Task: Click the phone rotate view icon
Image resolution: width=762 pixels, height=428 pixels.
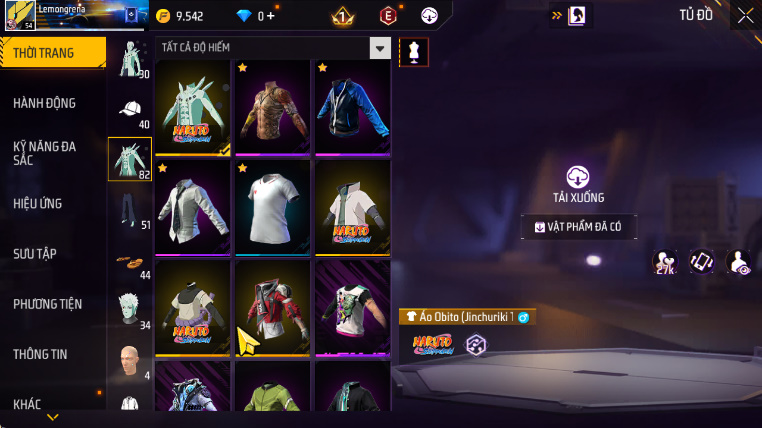Action: 702,262
